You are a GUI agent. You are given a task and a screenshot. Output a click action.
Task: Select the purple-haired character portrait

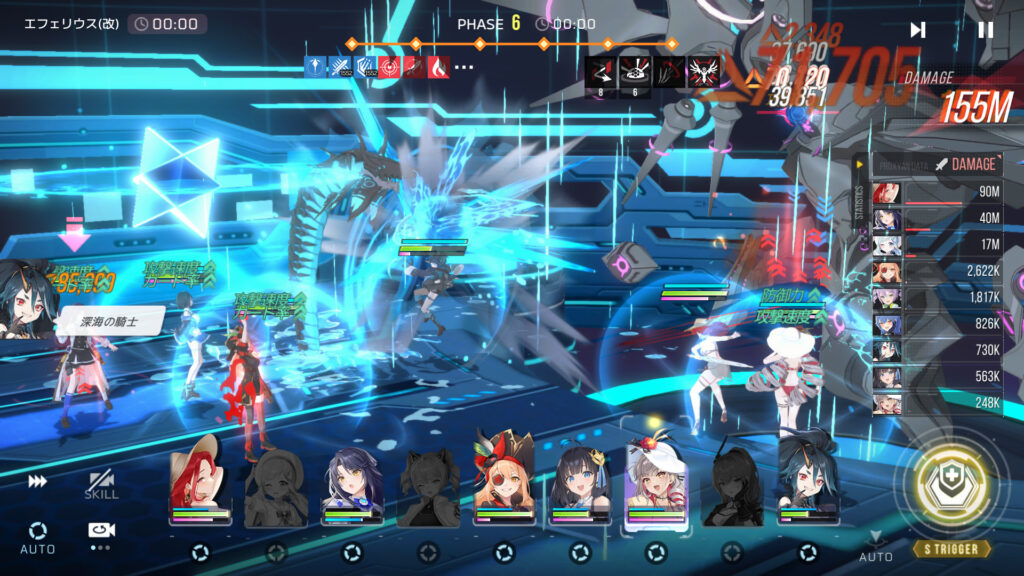point(352,483)
